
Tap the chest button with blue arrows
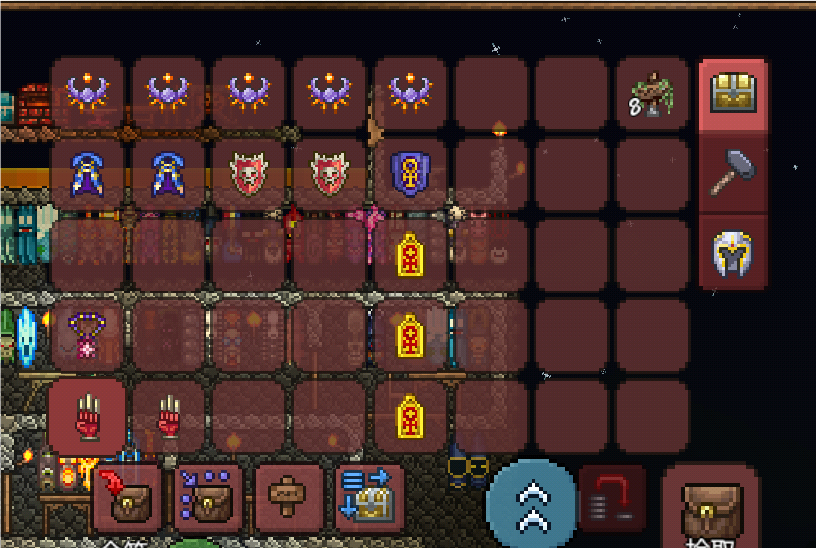click(369, 497)
